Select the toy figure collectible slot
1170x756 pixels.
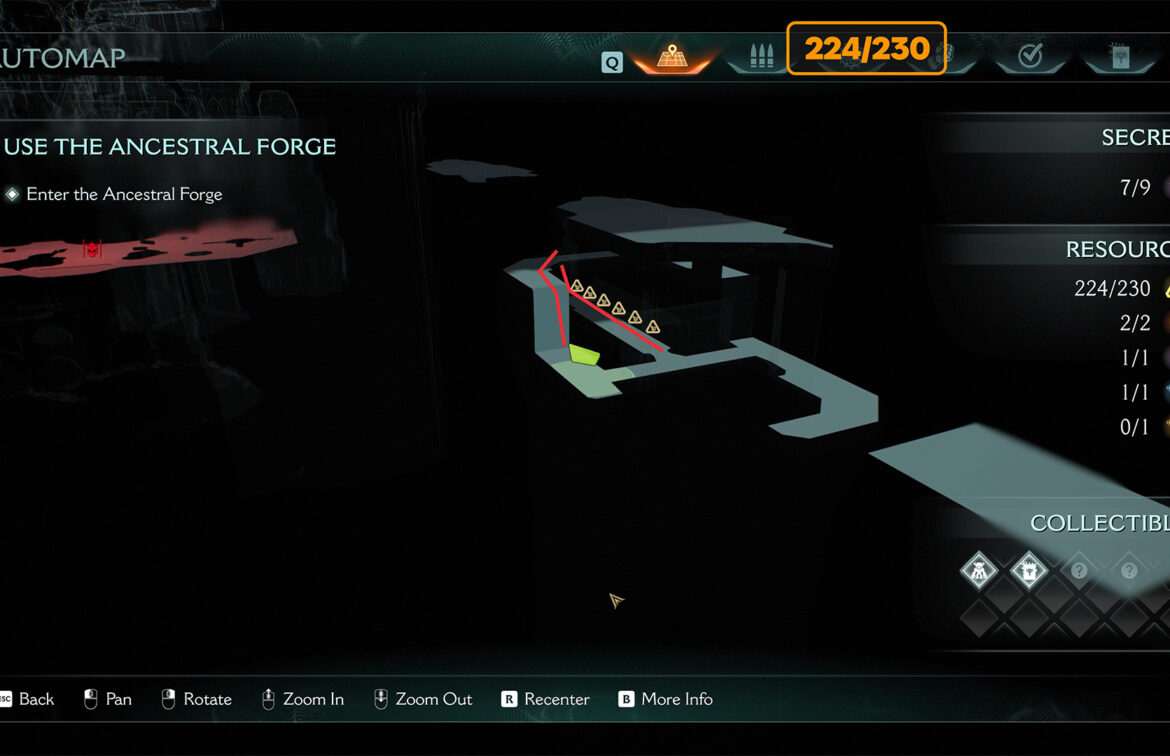[x=978, y=572]
